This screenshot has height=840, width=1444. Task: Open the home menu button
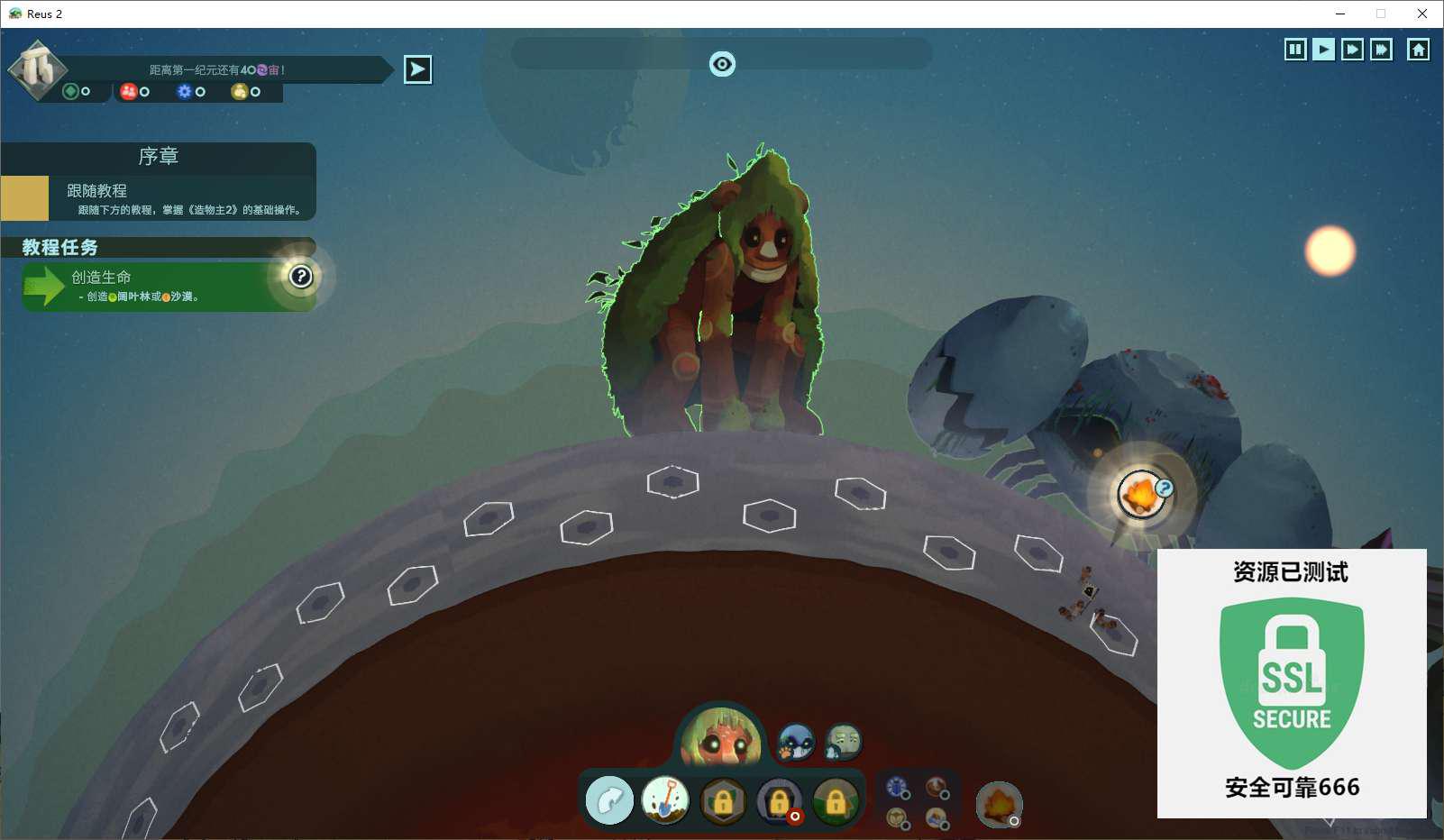point(1418,50)
